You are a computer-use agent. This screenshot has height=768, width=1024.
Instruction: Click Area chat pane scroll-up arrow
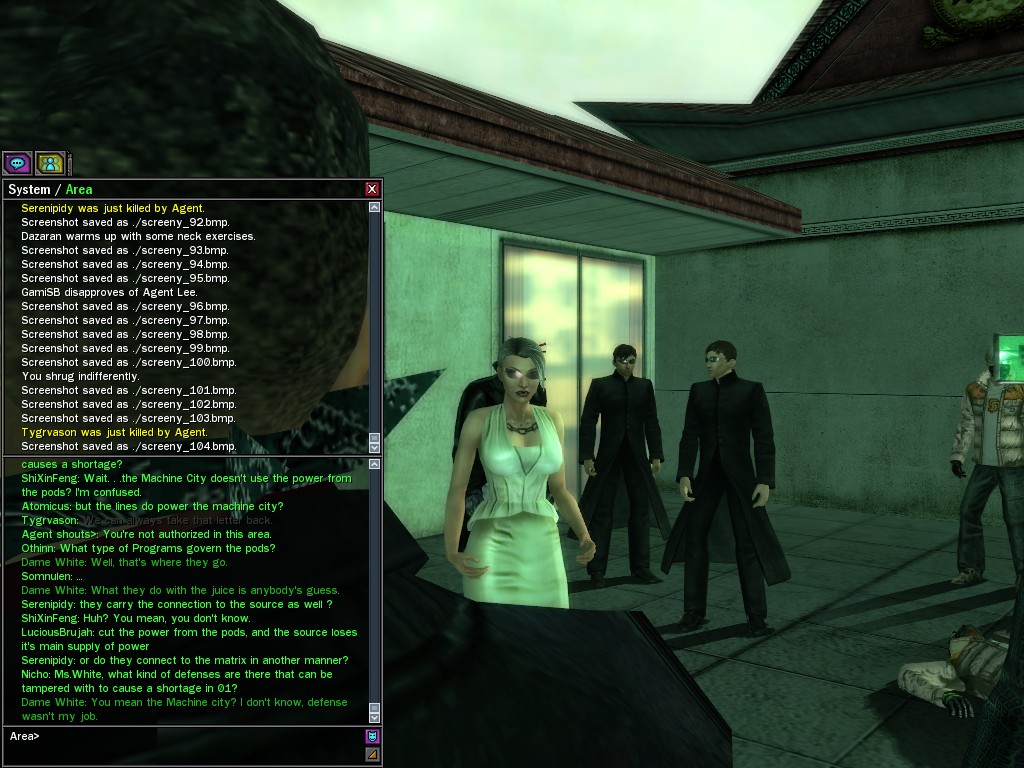(x=374, y=465)
